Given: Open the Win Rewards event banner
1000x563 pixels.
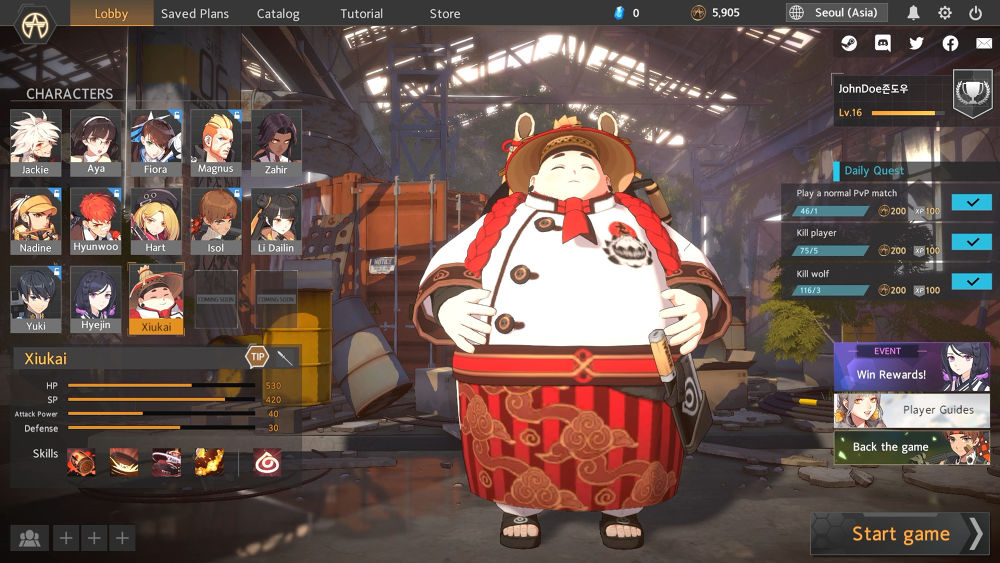Looking at the screenshot, I should tap(911, 366).
